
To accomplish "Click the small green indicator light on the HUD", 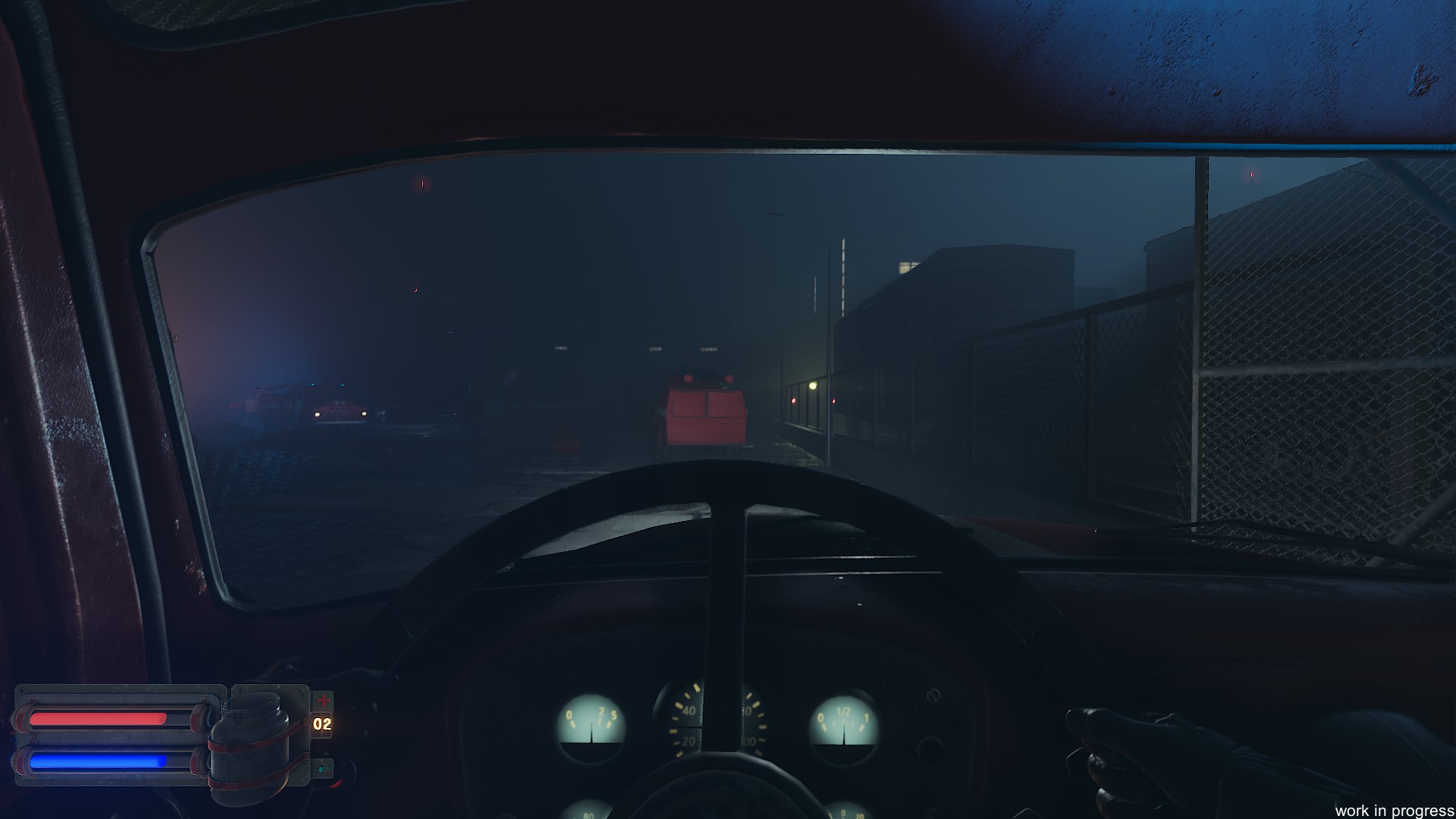I will coord(322,768).
